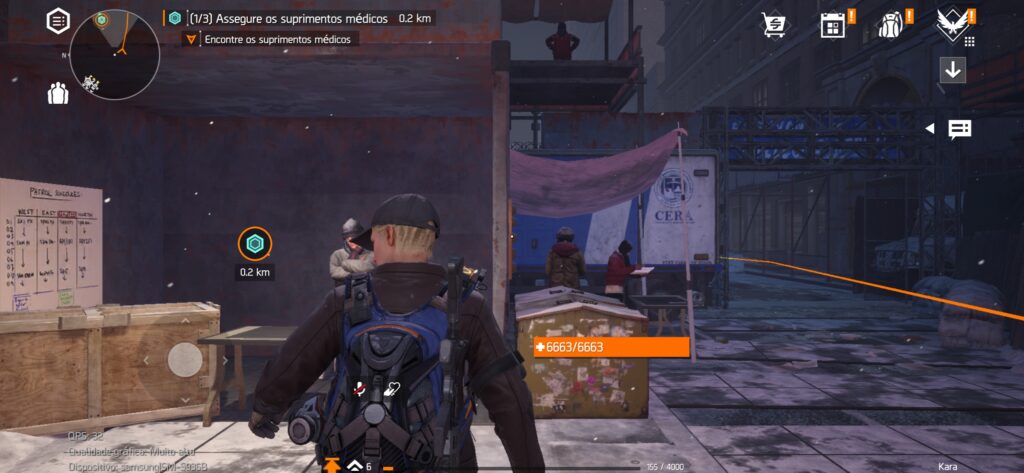Screen dimensions: 1024x473
Task: Open the backpack inventory
Action: (x=890, y=25)
